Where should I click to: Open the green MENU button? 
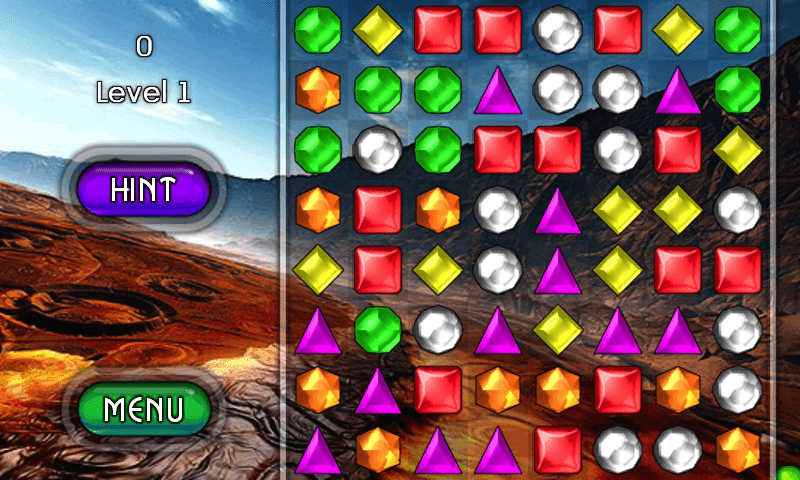pos(143,408)
